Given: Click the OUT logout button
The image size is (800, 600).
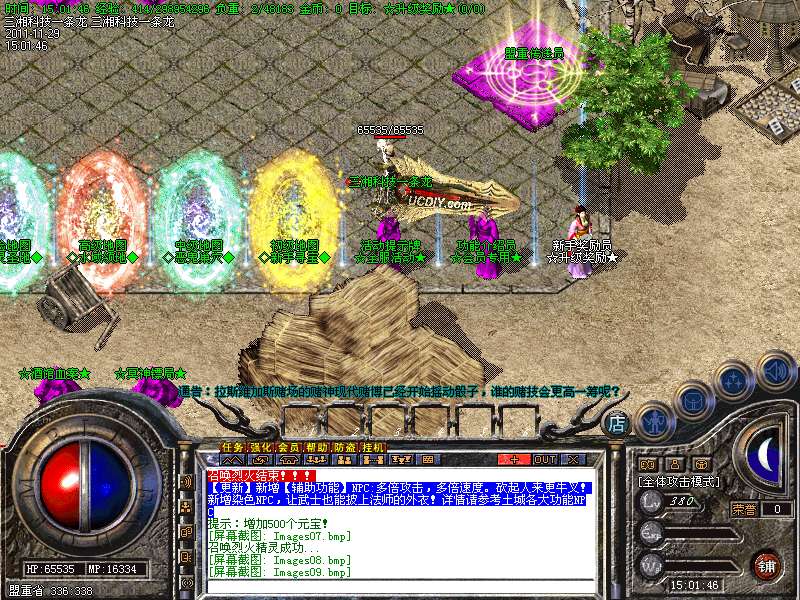Looking at the screenshot, I should click(545, 459).
